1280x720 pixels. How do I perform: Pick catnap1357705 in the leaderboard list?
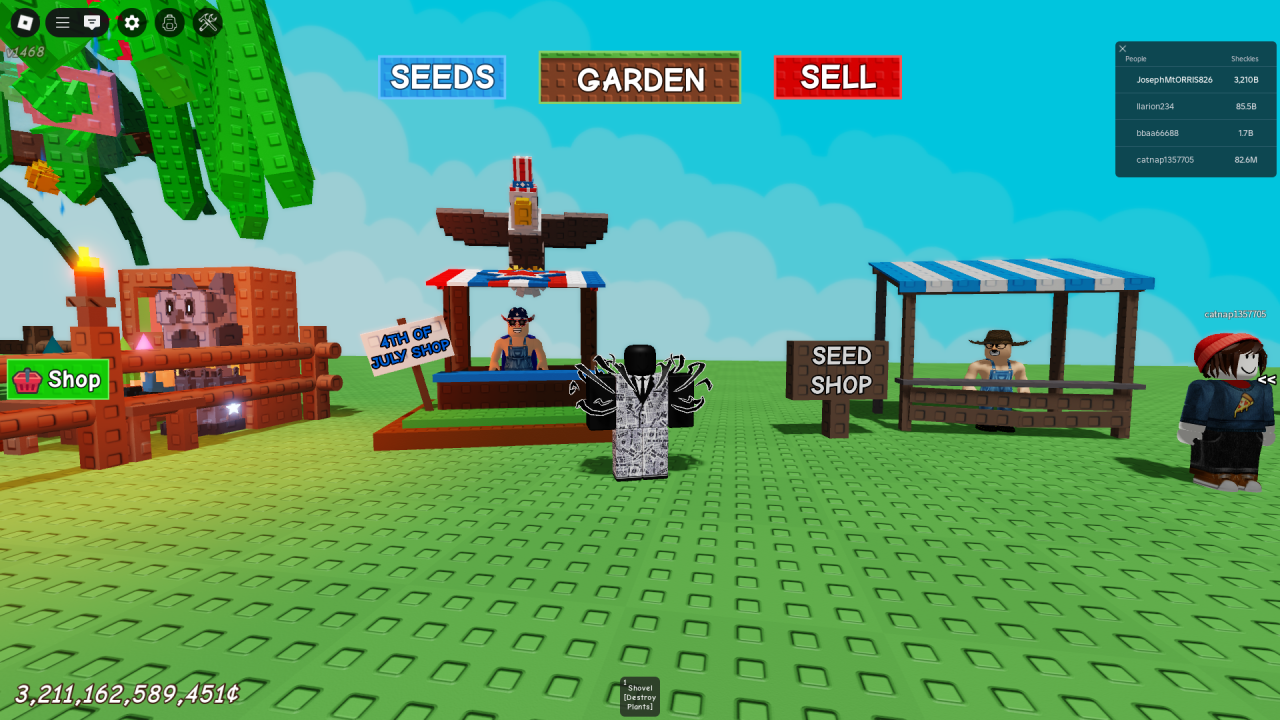[1165, 160]
